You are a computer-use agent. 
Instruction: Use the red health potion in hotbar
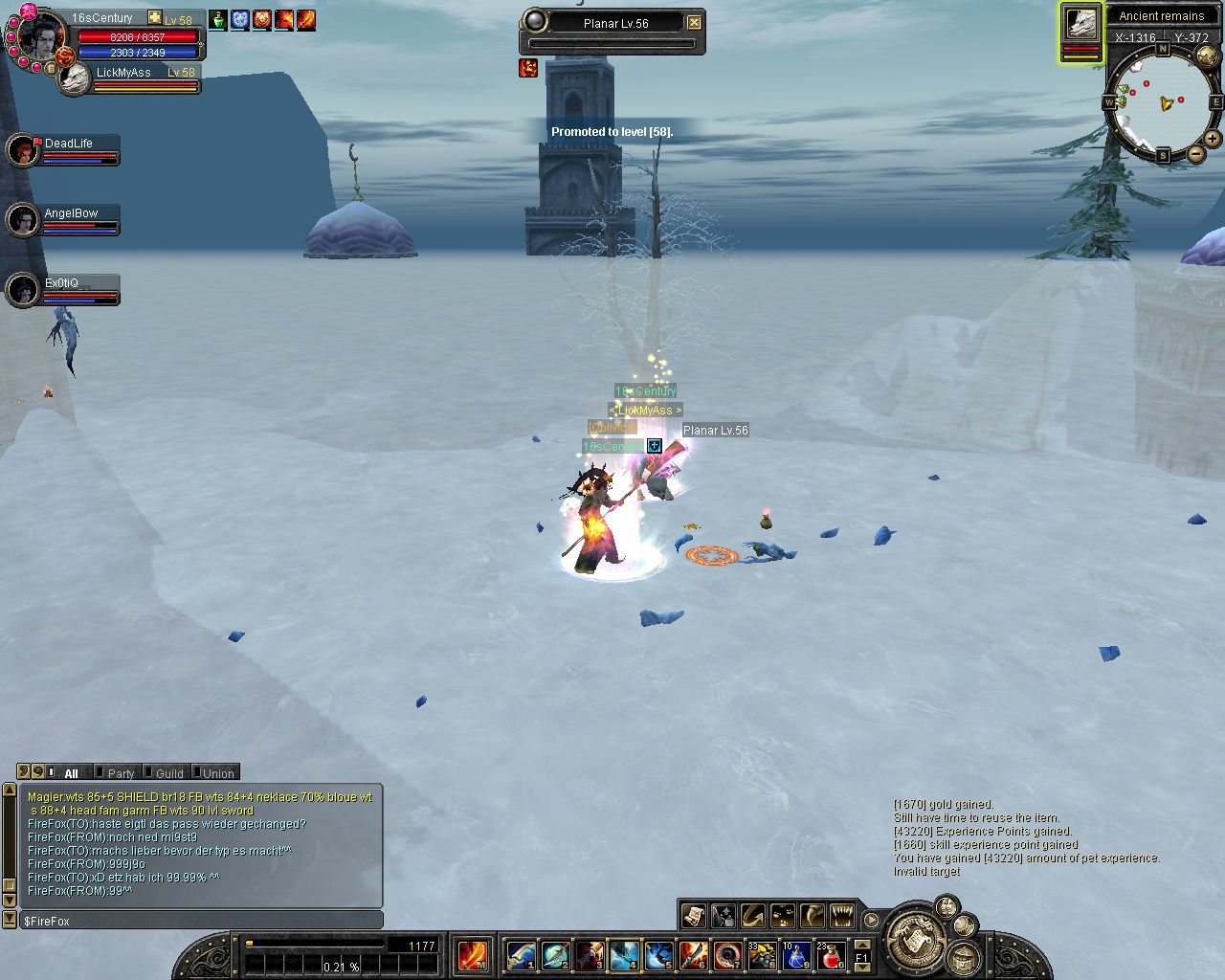[x=831, y=955]
